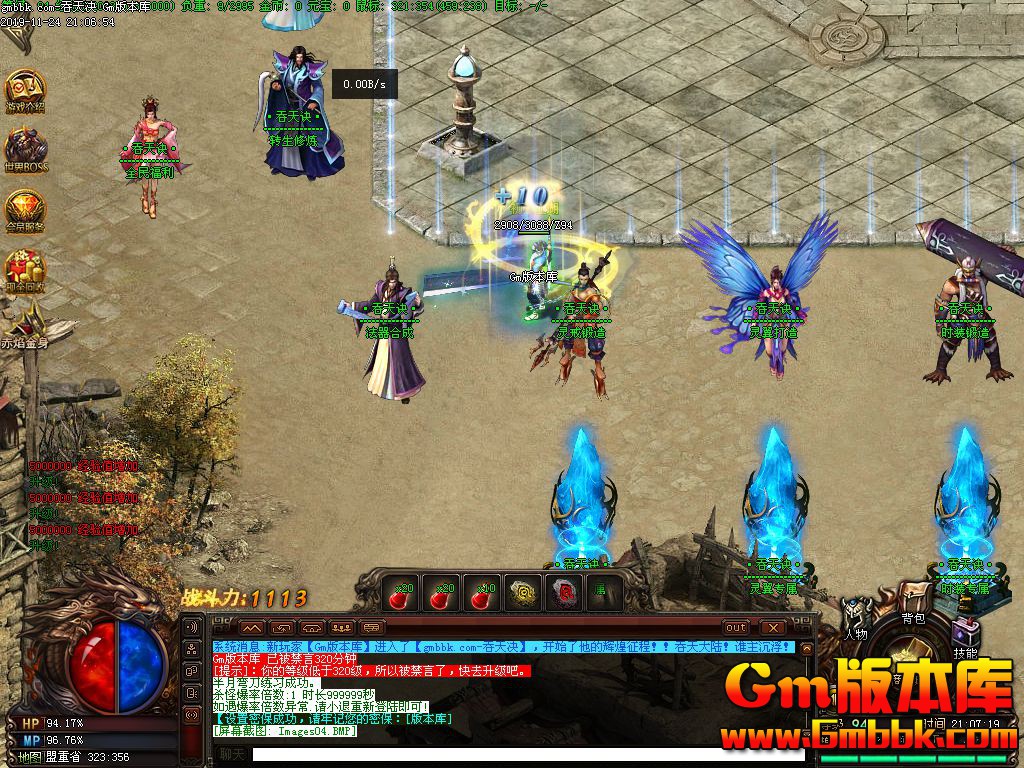Click the 聊天 chat button
This screenshot has height=768, width=1024.
(232, 754)
